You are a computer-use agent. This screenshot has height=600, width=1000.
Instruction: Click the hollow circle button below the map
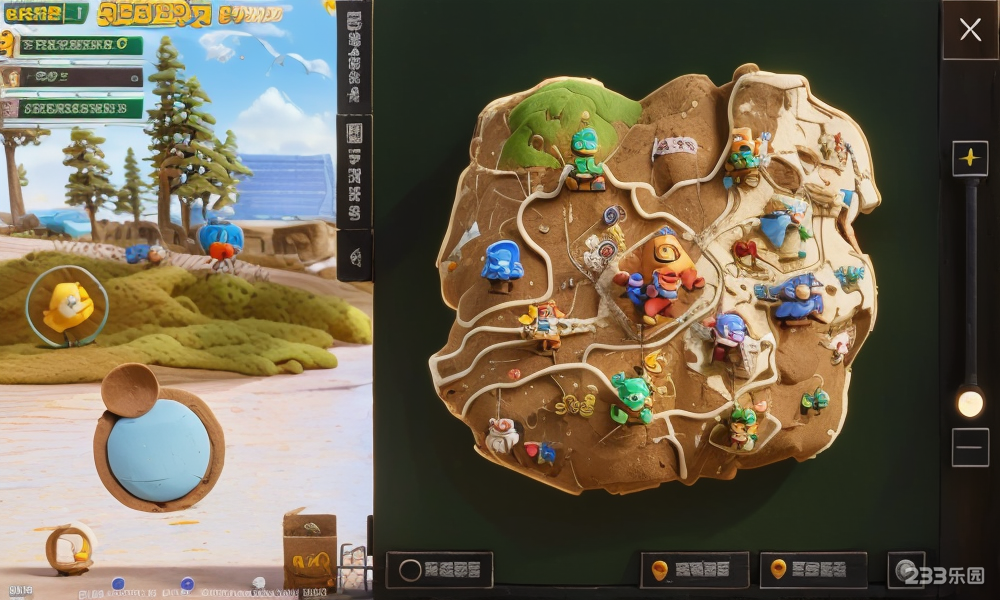click(x=439, y=570)
